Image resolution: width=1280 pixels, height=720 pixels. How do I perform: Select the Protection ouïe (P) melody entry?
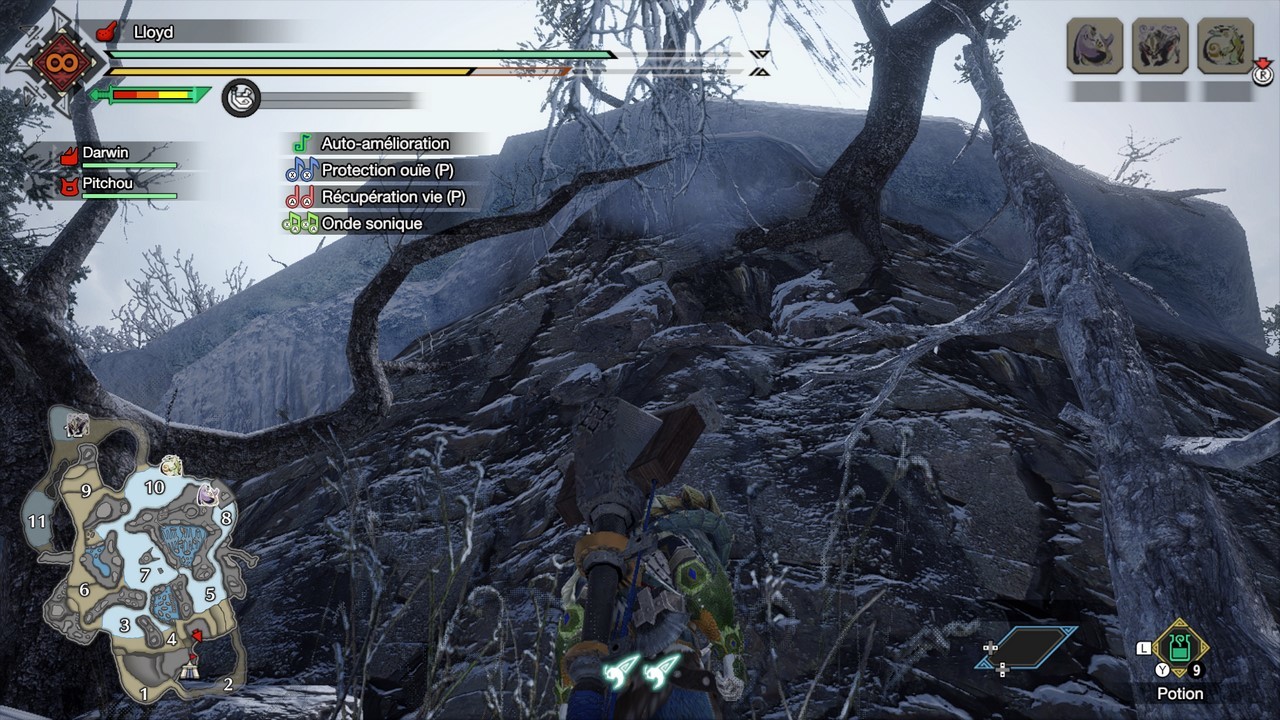375,170
